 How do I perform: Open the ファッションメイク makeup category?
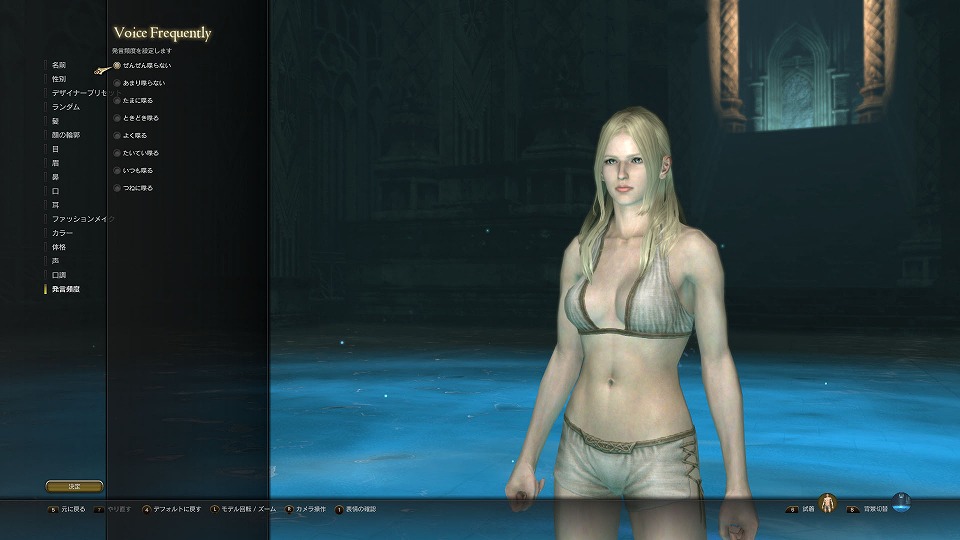(x=82, y=218)
